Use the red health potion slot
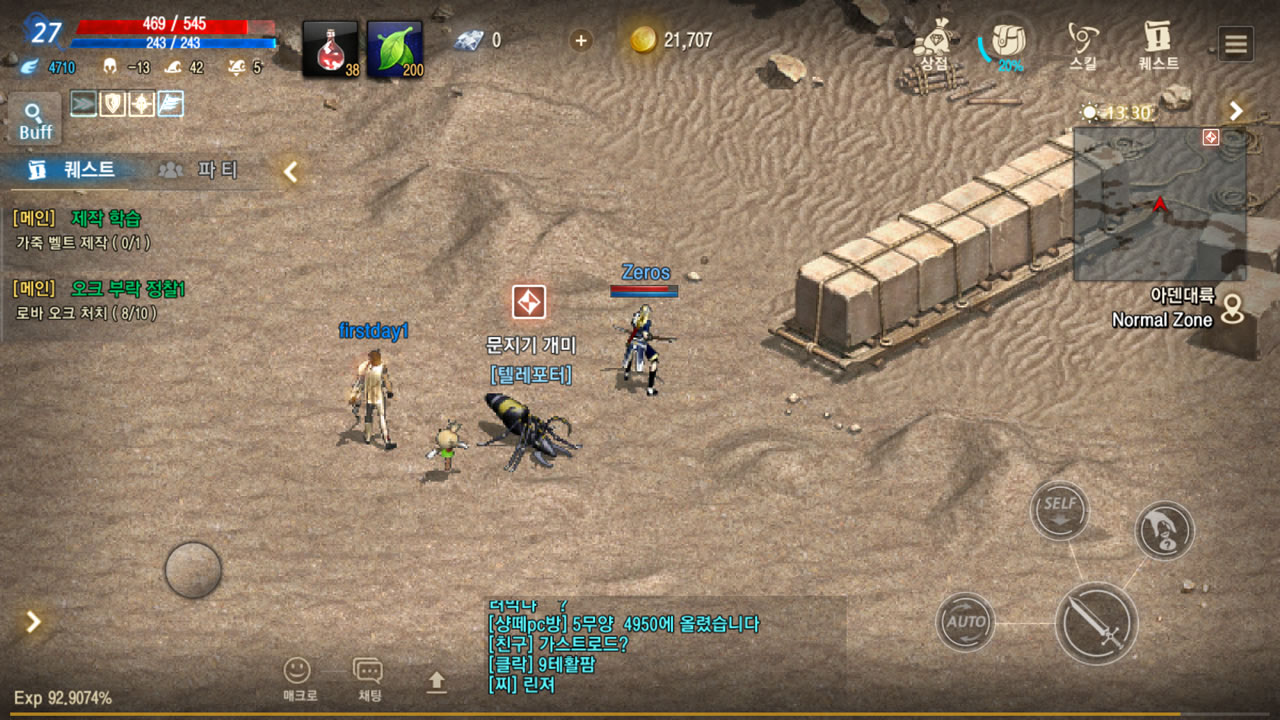 (x=330, y=49)
